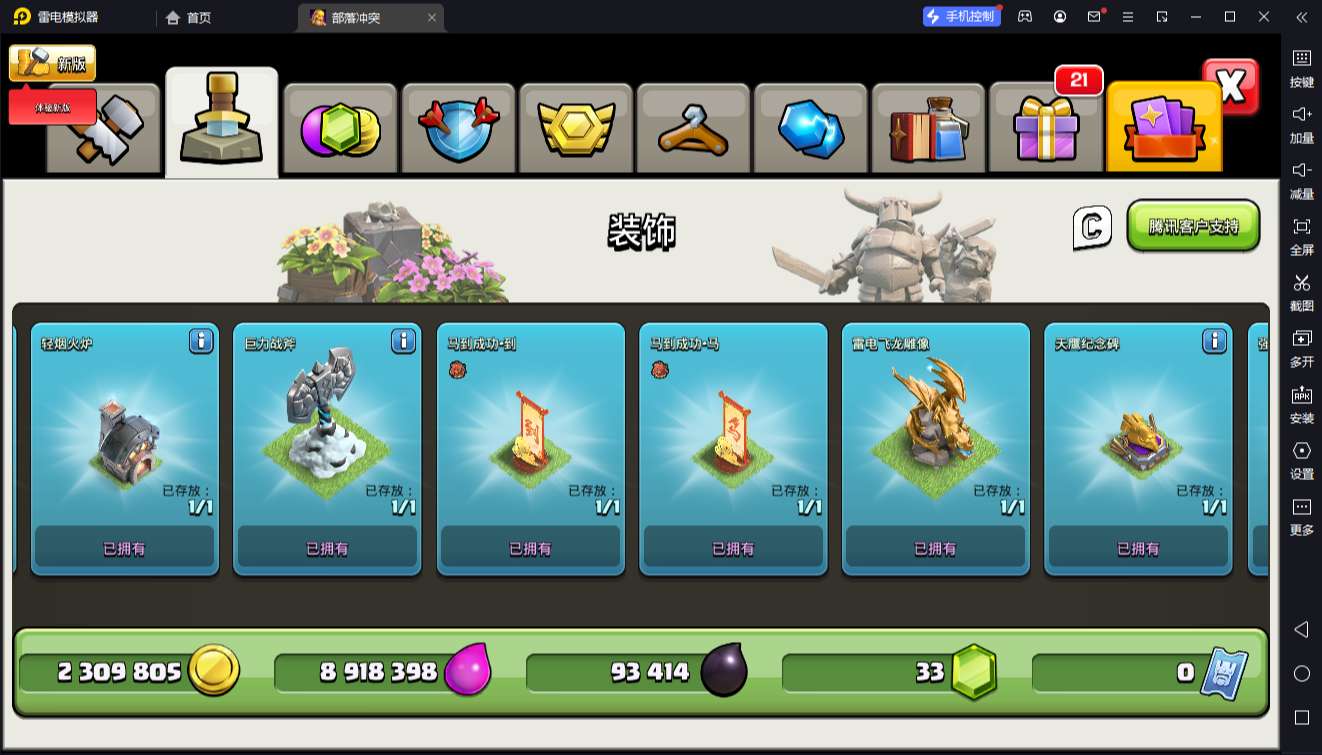Switch to the hammer and axe shop tab
This screenshot has height=755, width=1322.
tap(105, 130)
